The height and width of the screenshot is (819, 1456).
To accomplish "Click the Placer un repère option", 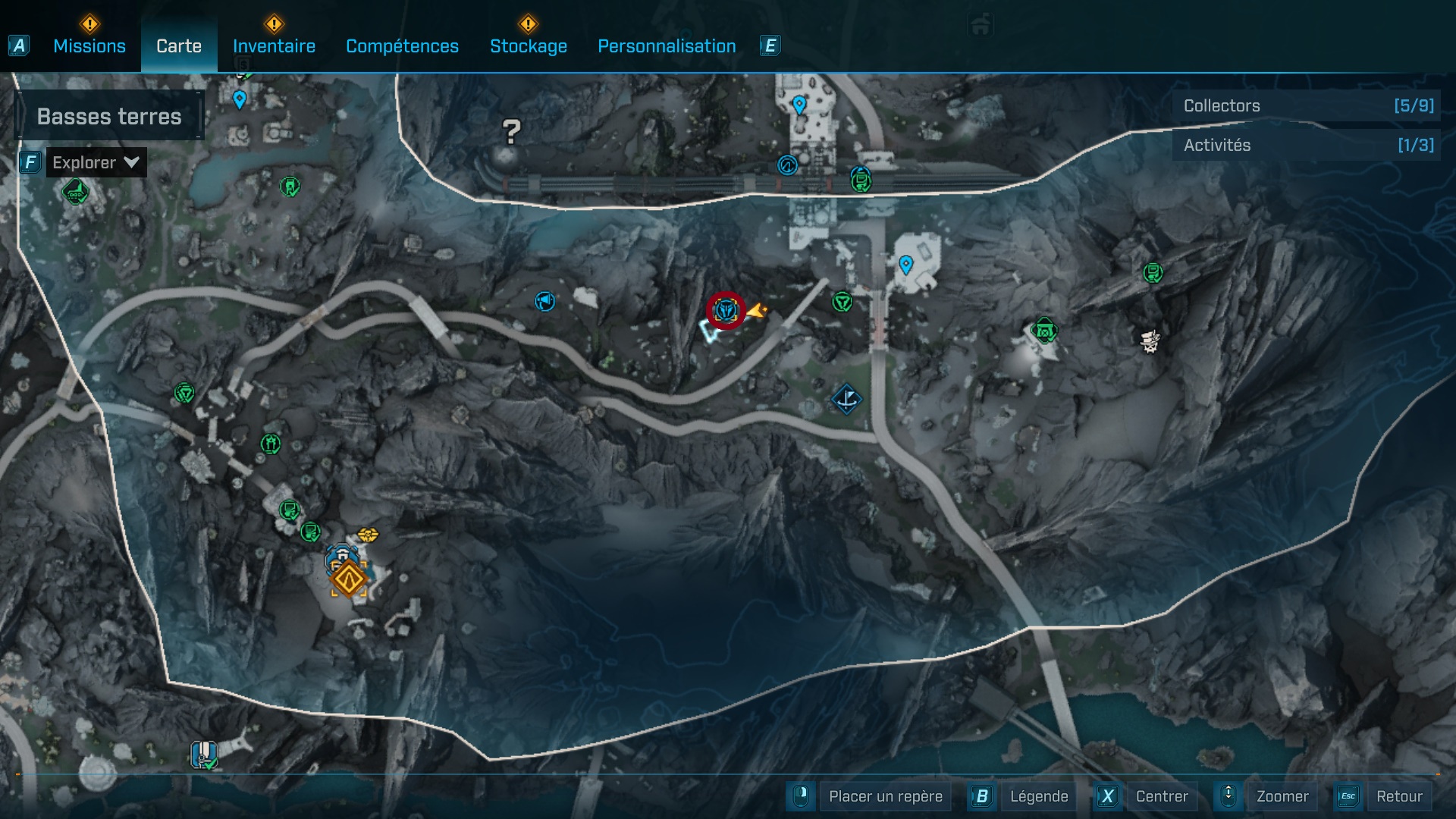I will coord(885,796).
